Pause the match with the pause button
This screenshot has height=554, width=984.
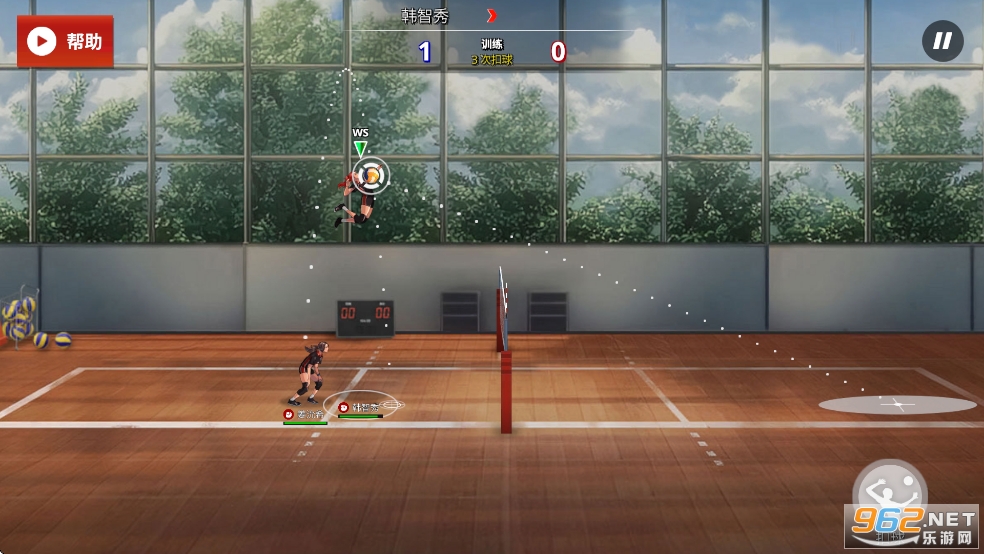point(942,41)
